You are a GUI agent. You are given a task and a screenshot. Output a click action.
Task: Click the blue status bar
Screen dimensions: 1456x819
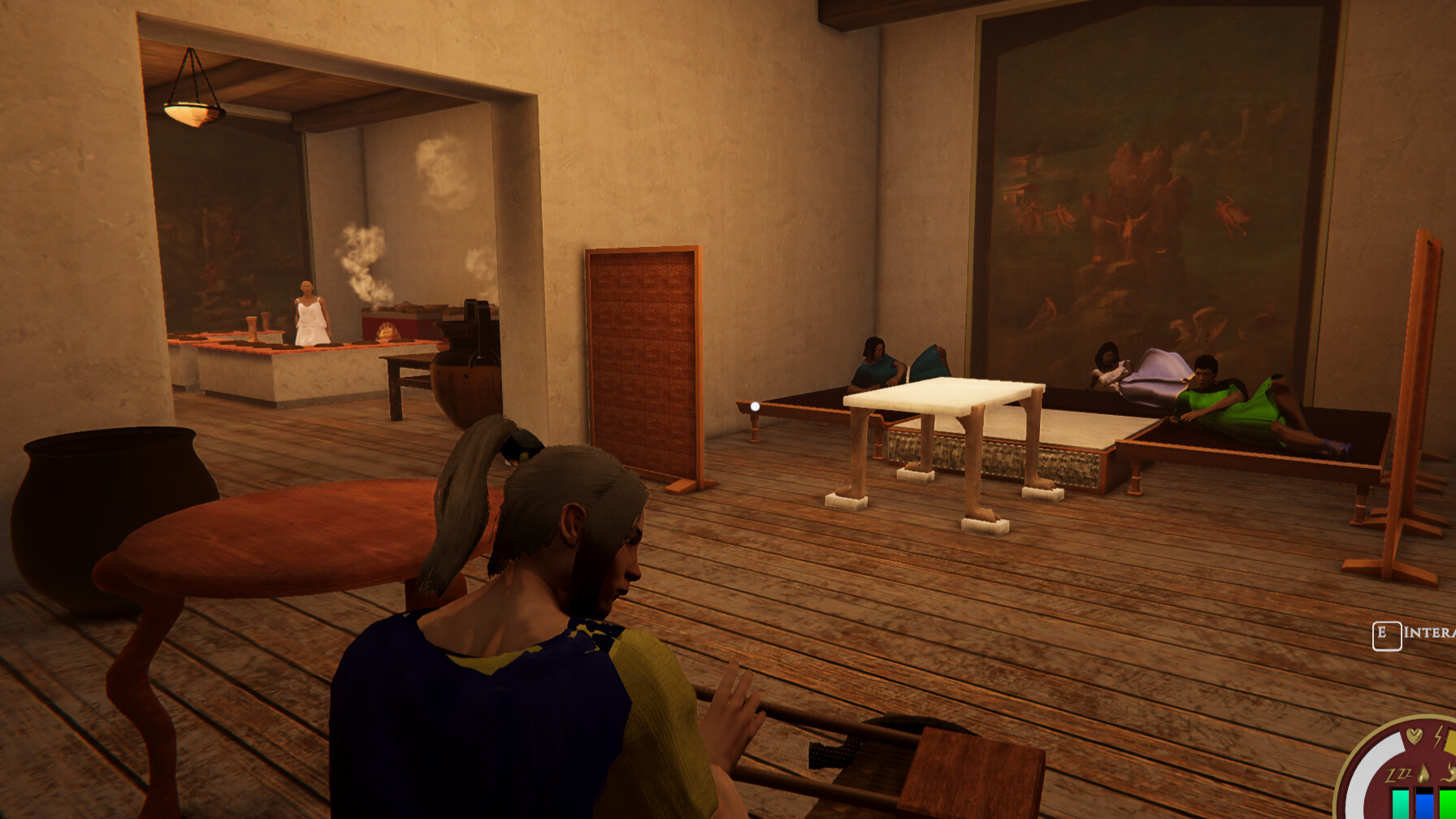pyautogui.click(x=1423, y=804)
